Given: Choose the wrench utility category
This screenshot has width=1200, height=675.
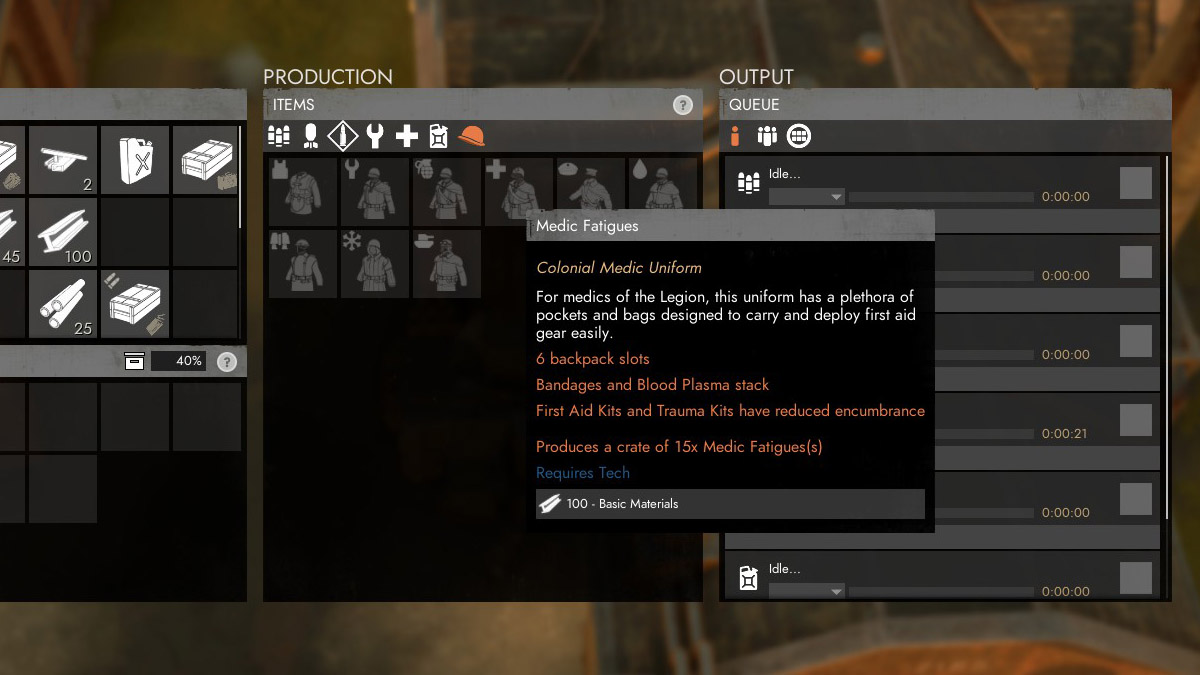Looking at the screenshot, I should pos(375,136).
